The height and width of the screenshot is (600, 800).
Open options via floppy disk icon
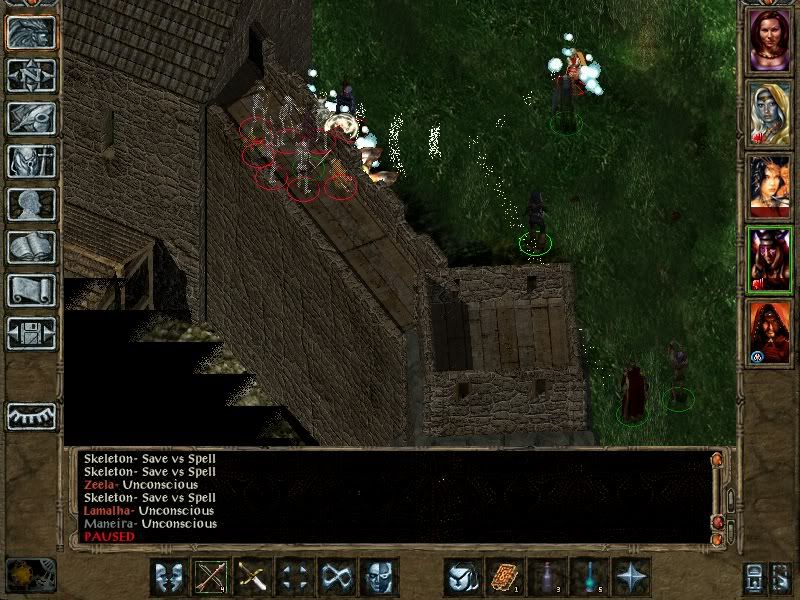pyautogui.click(x=31, y=333)
